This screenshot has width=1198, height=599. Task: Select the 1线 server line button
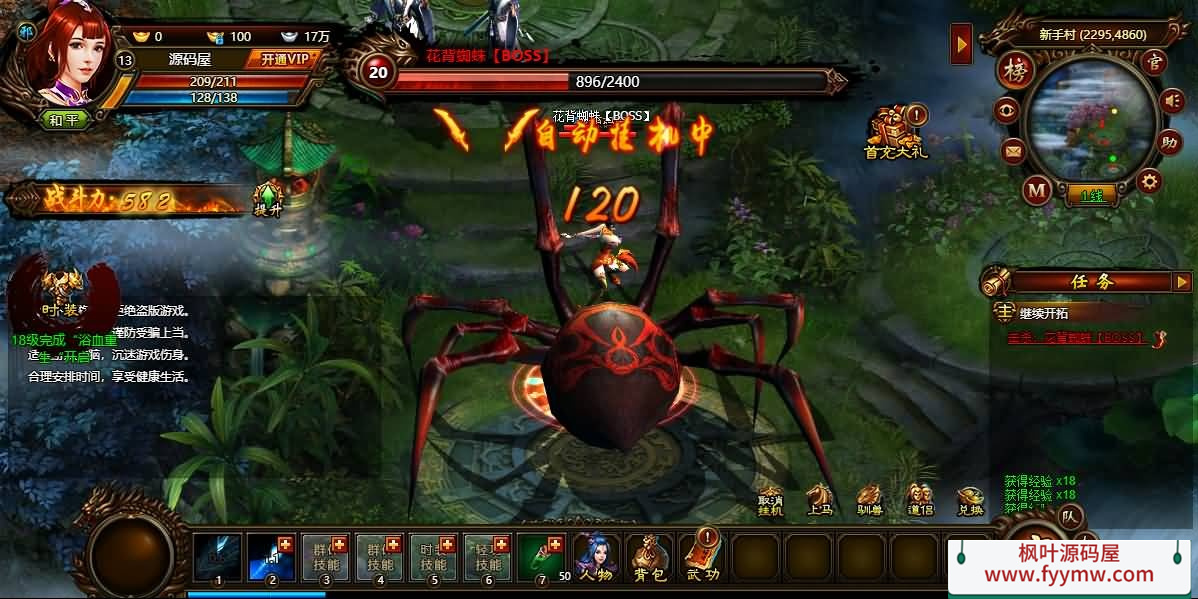point(1091,196)
